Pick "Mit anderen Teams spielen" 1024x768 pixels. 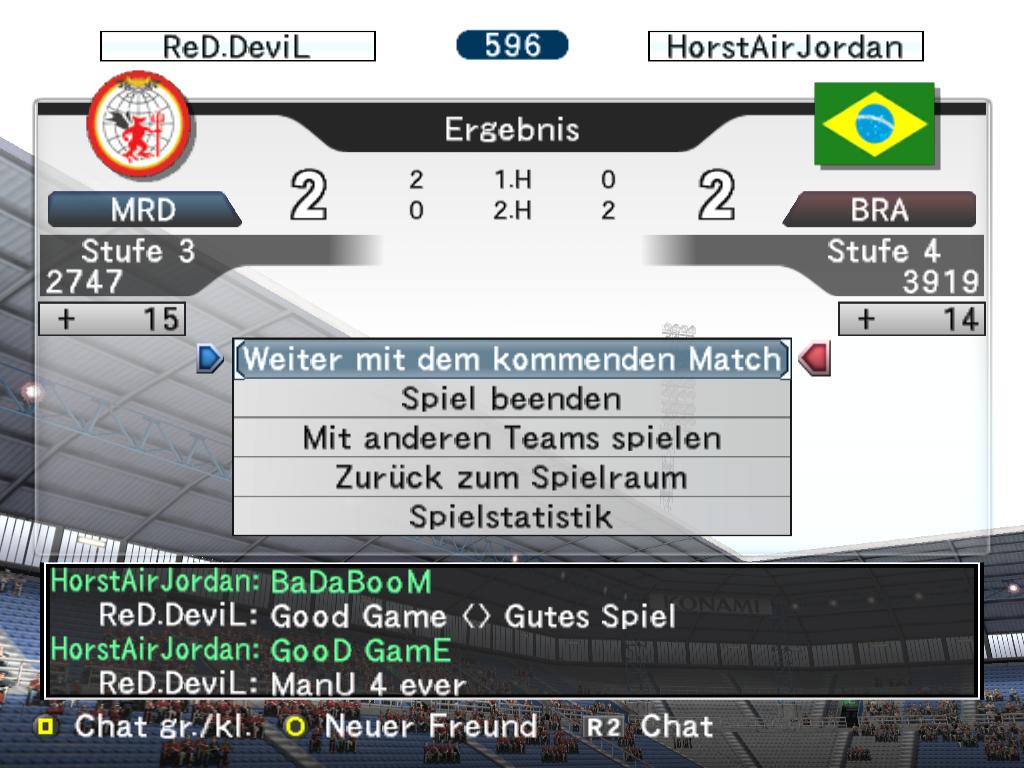[x=511, y=438]
